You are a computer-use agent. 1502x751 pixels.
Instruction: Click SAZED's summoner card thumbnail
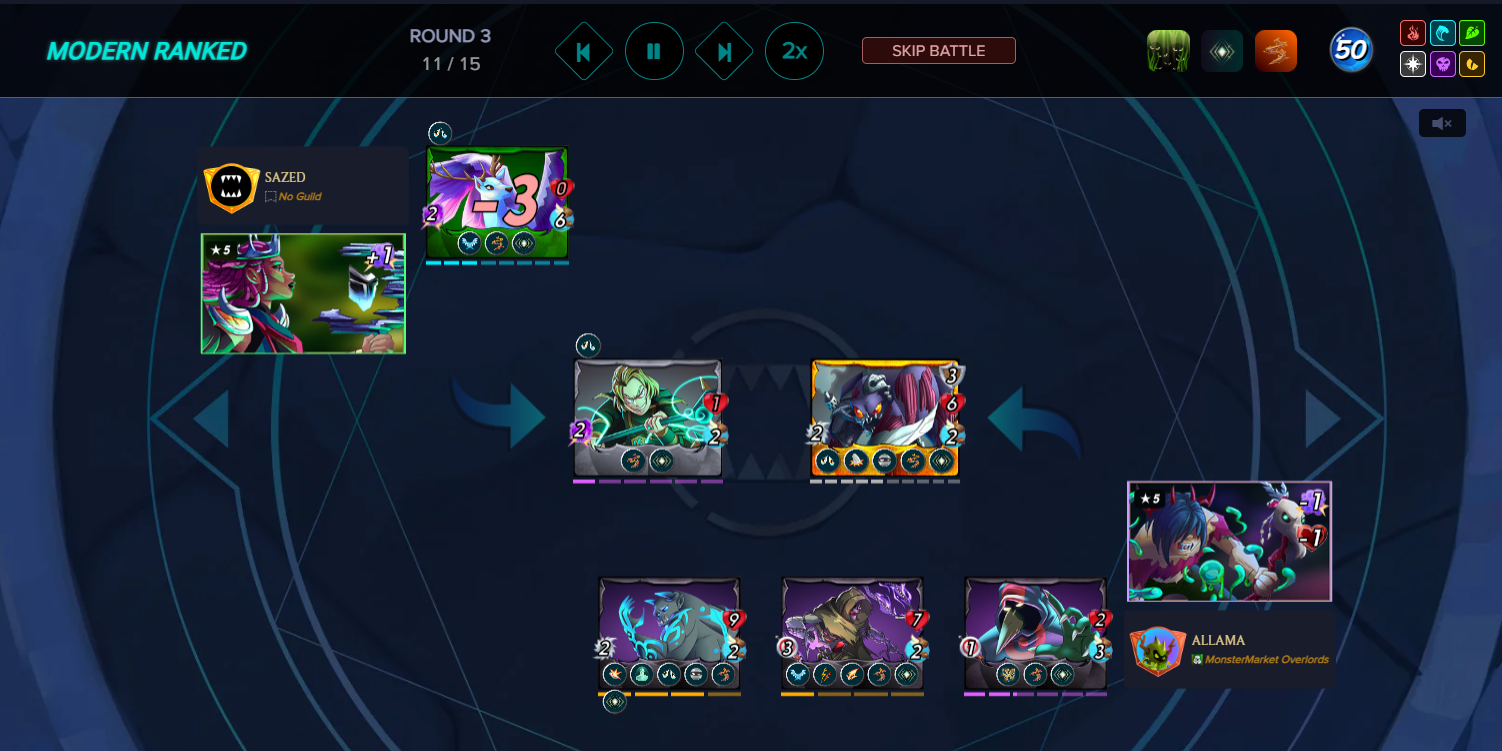click(302, 294)
